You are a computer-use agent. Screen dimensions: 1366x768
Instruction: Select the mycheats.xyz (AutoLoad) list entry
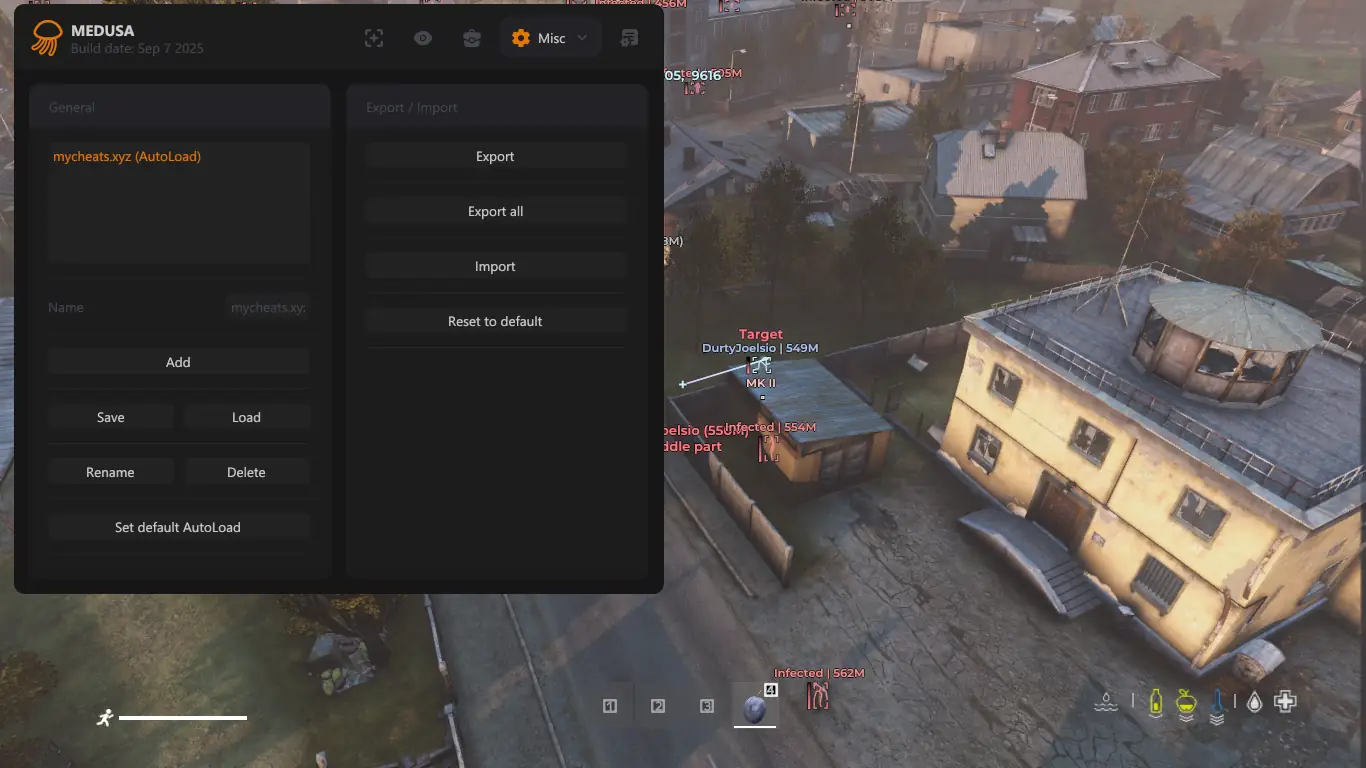click(127, 157)
